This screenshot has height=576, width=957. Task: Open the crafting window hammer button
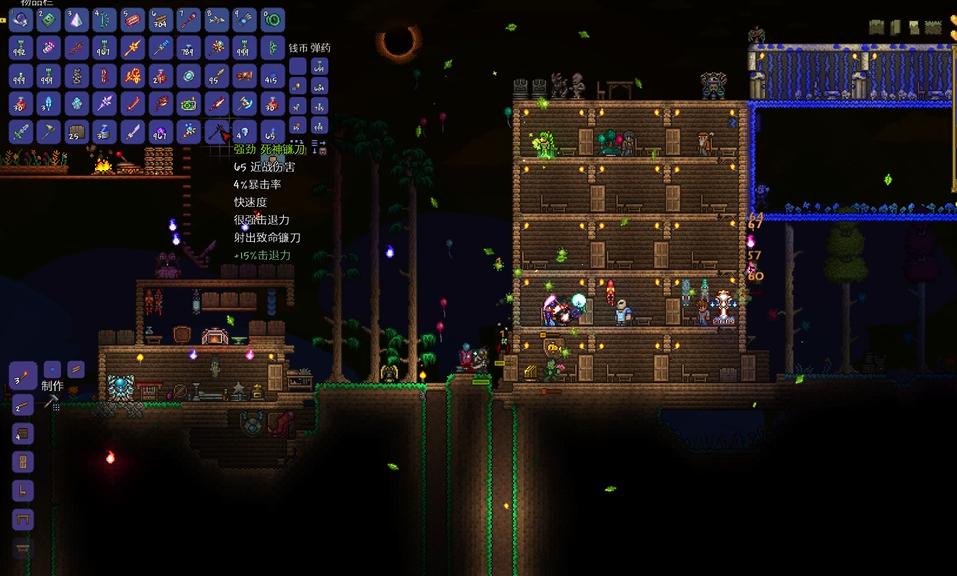click(x=52, y=402)
